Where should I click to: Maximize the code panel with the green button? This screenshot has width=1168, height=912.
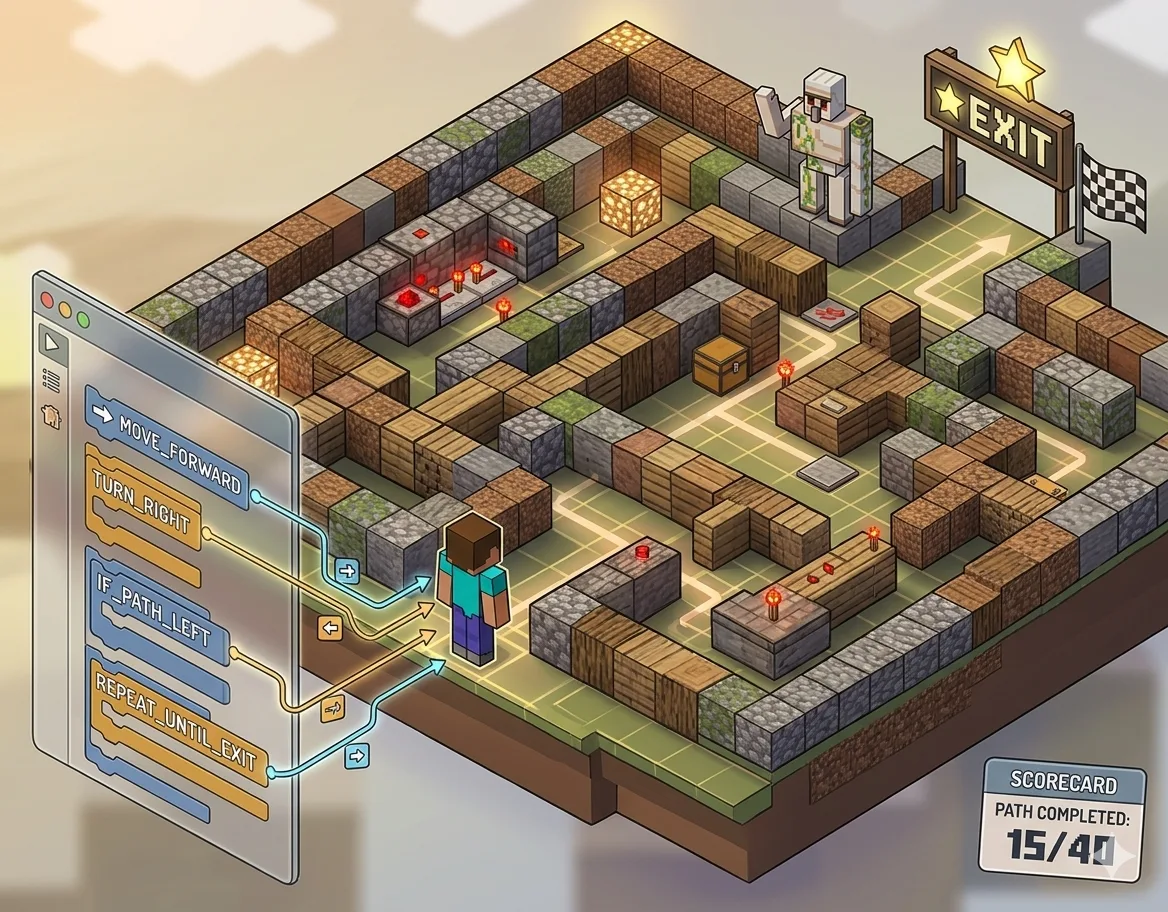pos(83,320)
